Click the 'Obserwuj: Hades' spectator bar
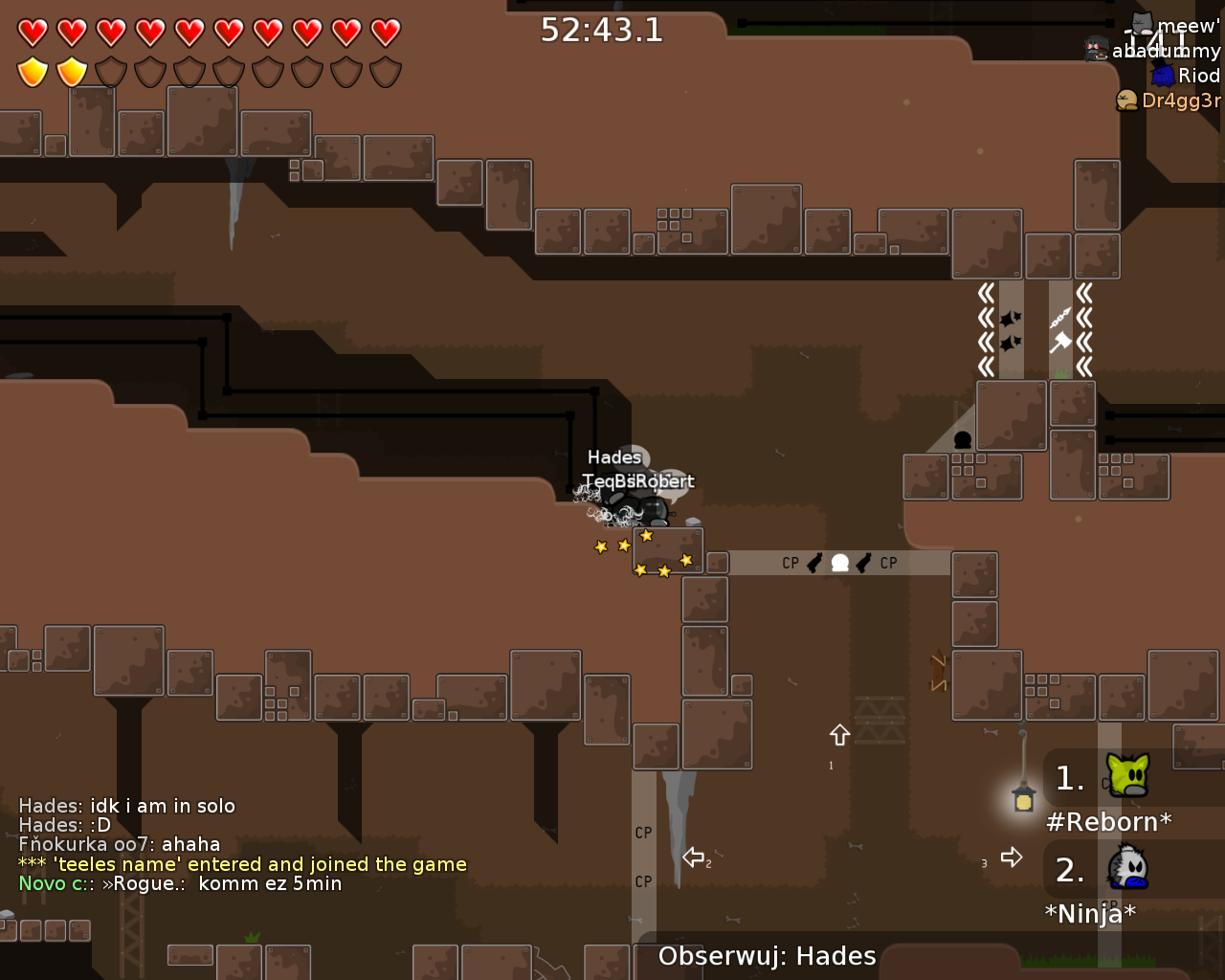 (765, 955)
